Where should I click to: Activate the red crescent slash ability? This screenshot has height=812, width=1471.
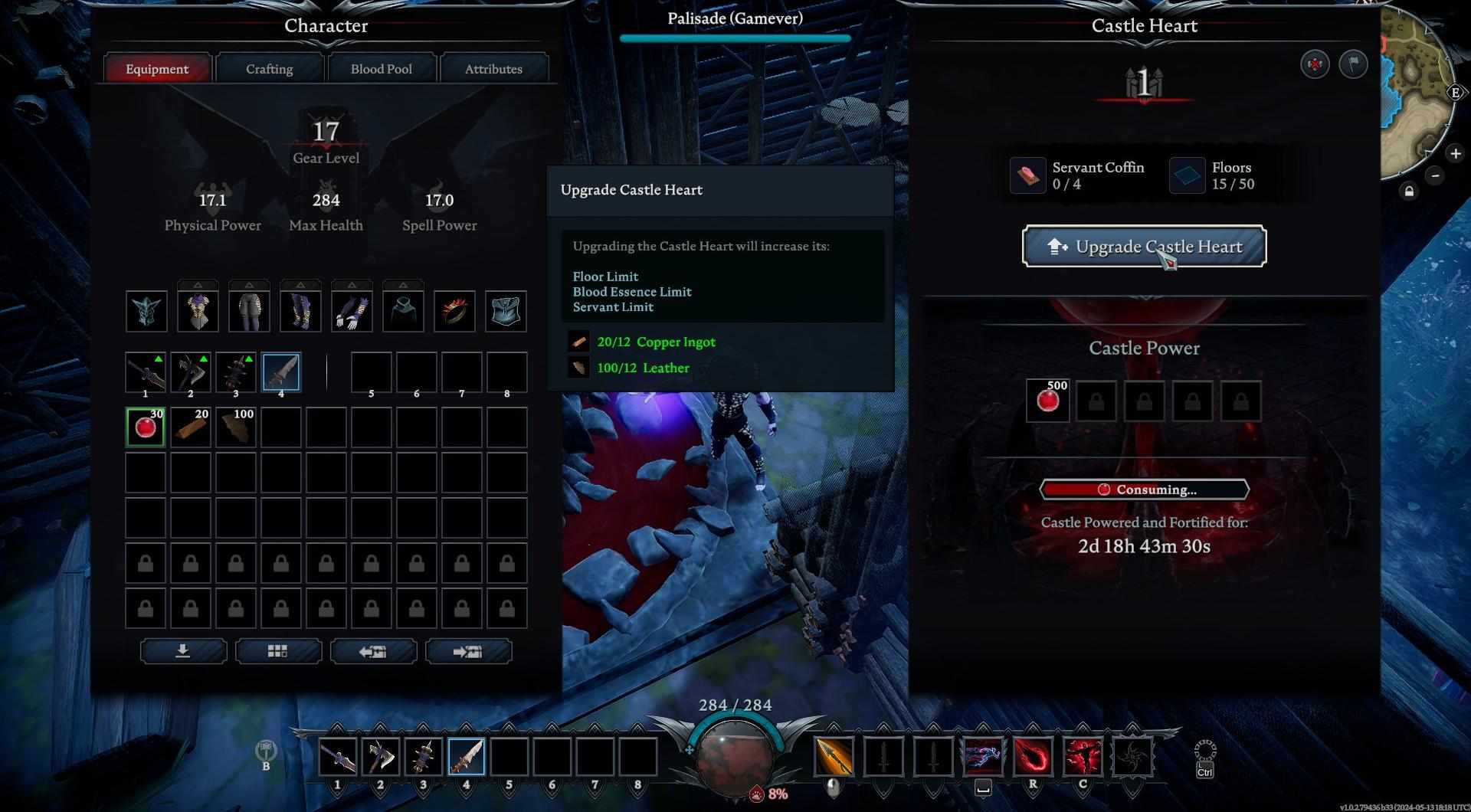tap(1032, 757)
